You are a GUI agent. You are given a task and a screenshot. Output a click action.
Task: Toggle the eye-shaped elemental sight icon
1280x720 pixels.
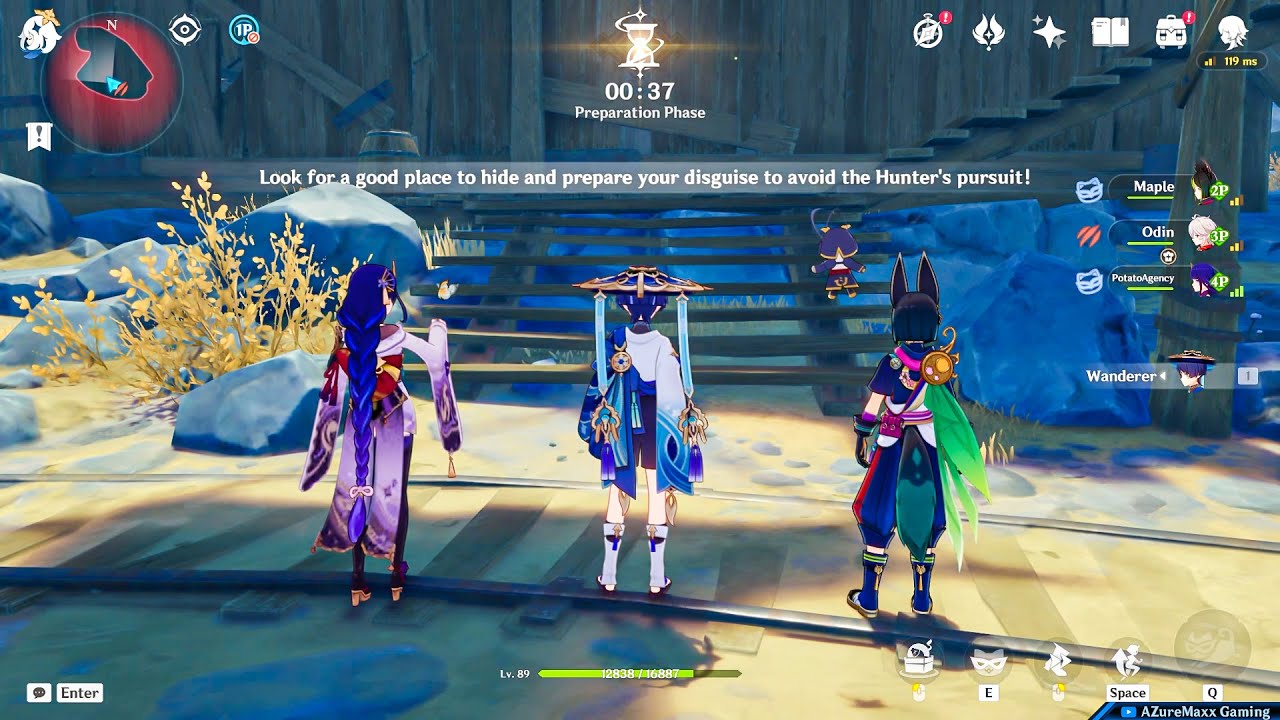[x=185, y=30]
